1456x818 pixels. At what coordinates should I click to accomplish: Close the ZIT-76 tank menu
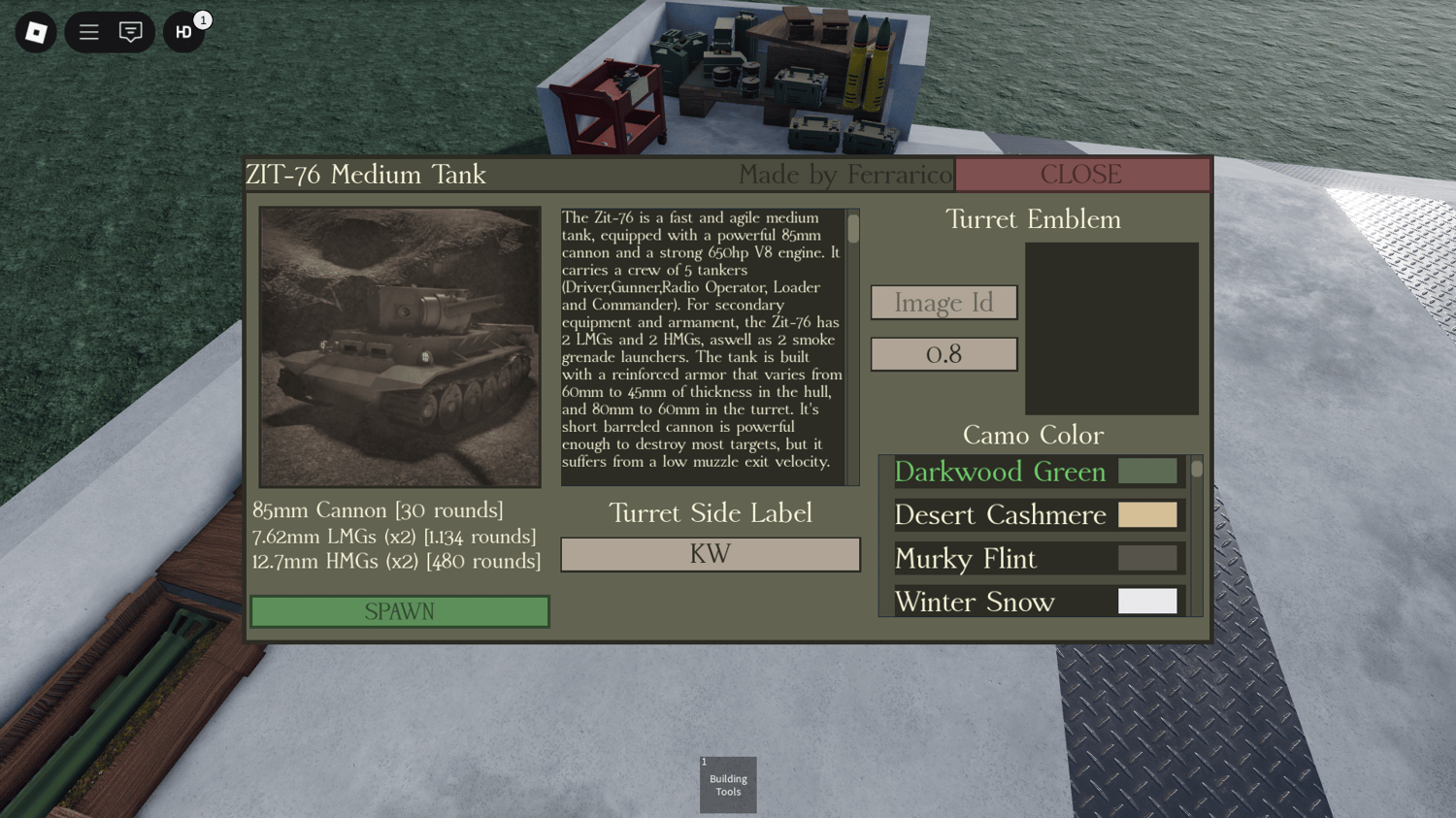coord(1081,175)
